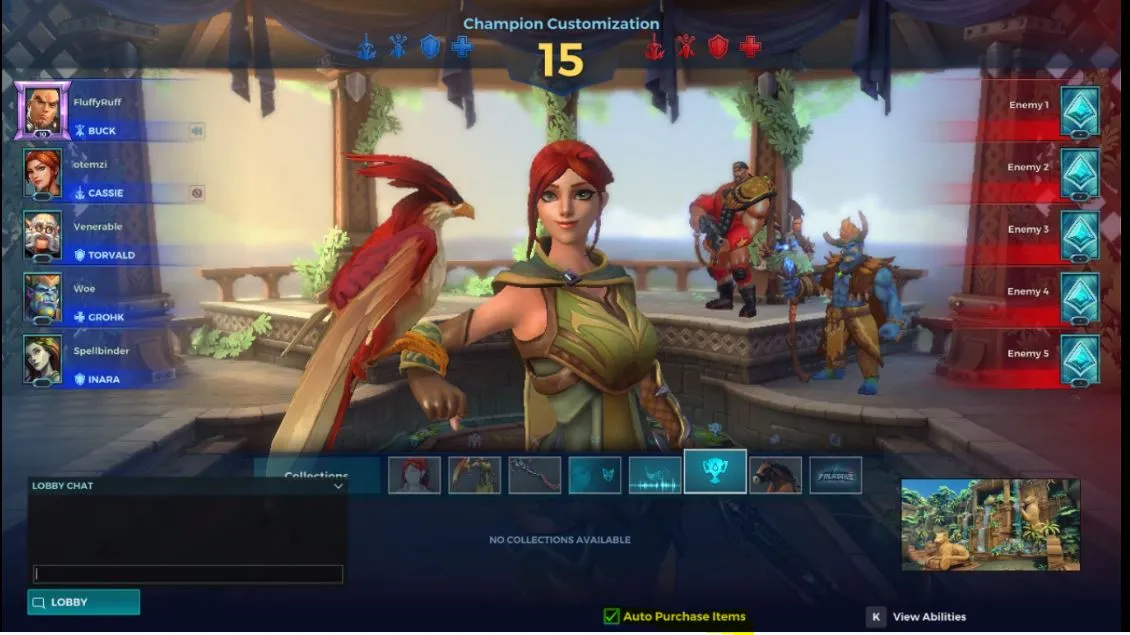1130x635 pixels.
Task: Open the emote mask tab
Action: (595, 475)
